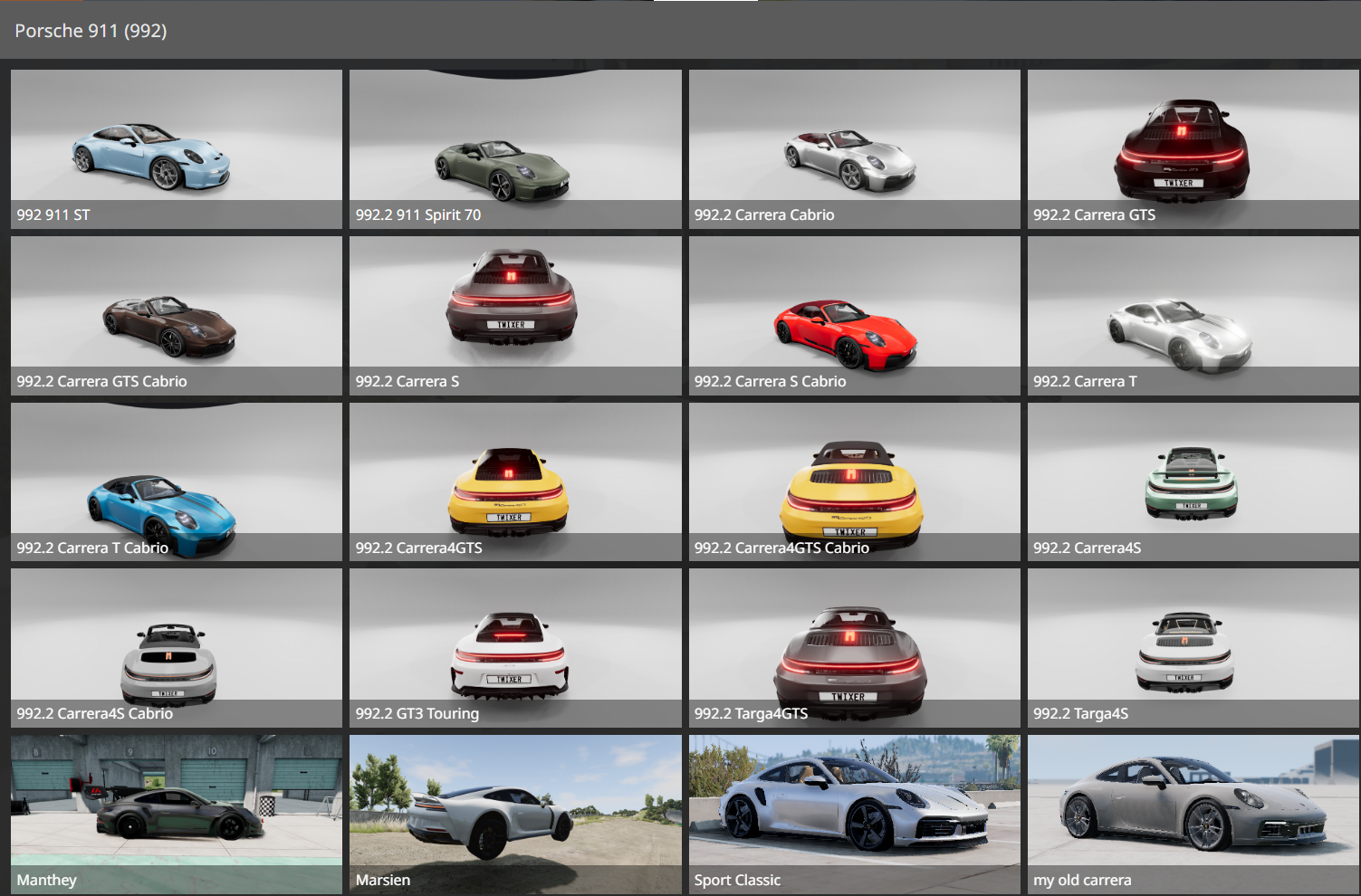Select the green 992.2 Carrera4S configuration

click(x=1193, y=481)
